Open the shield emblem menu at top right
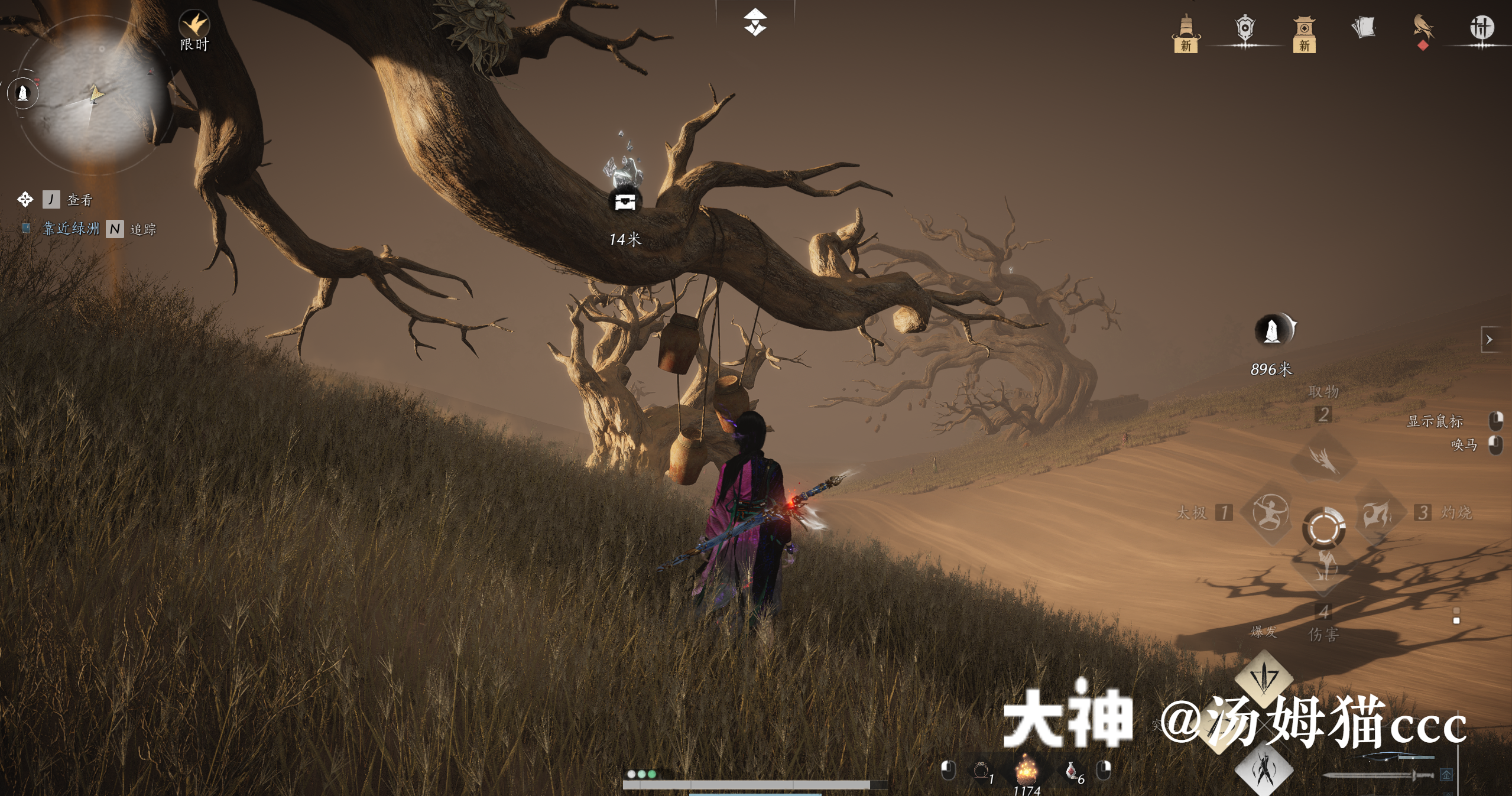This screenshot has height=796, width=1512. pyautogui.click(x=1245, y=28)
